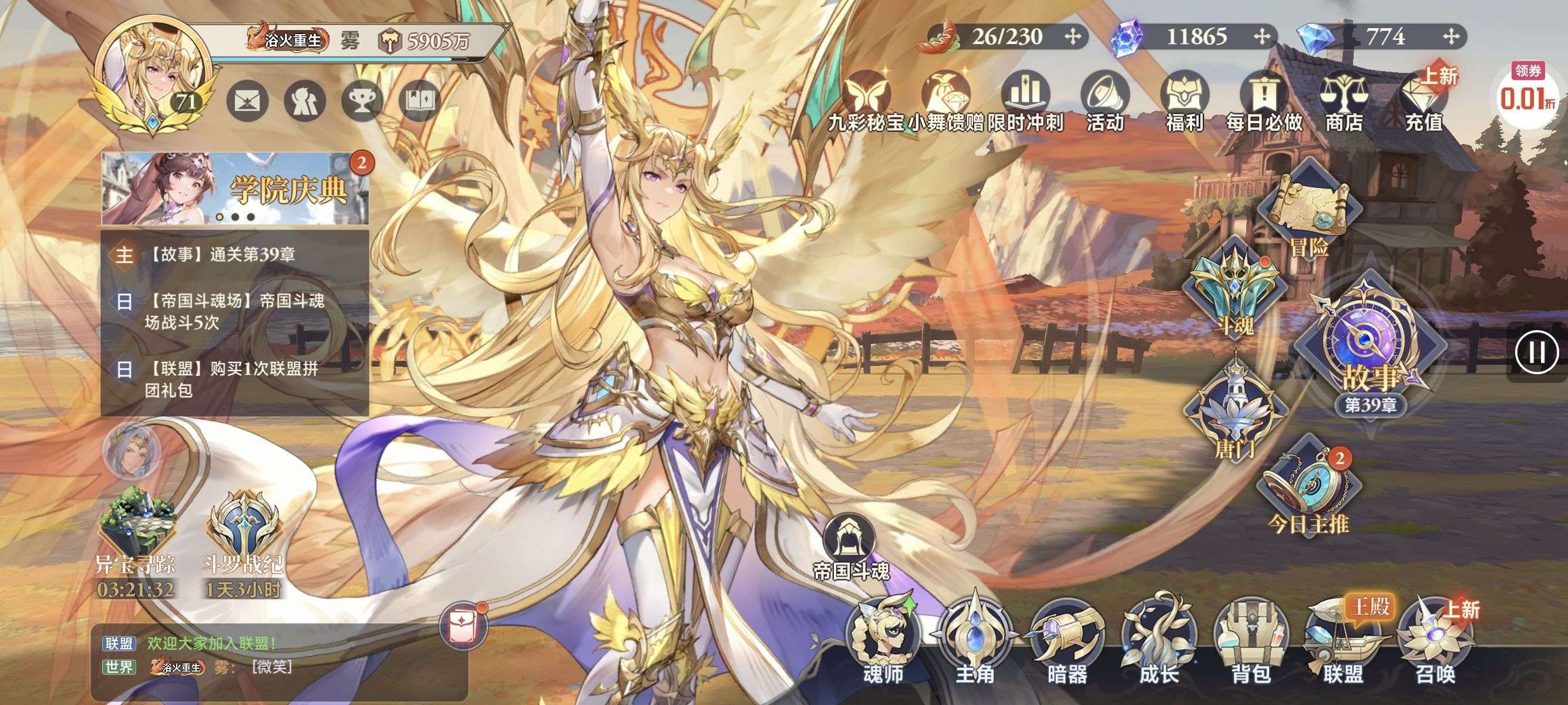
Task: Open the 福利 welfare rewards
Action: (1185, 102)
